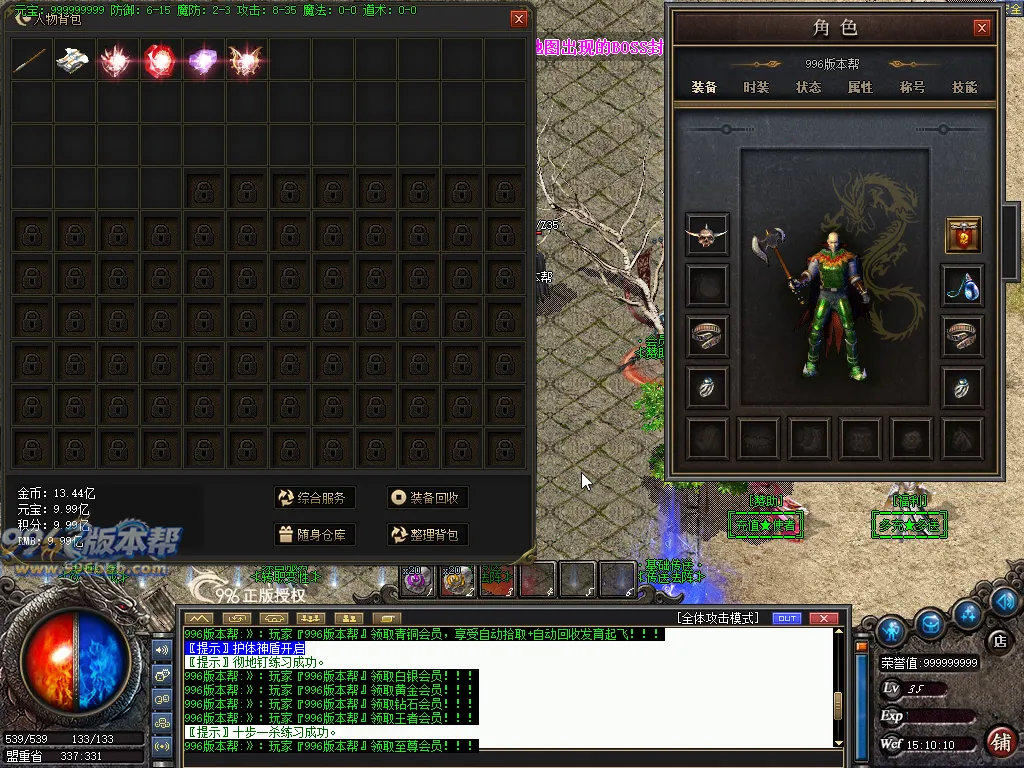This screenshot has height=768, width=1024.
Task: Click the red banner medal slot
Action: click(x=963, y=235)
